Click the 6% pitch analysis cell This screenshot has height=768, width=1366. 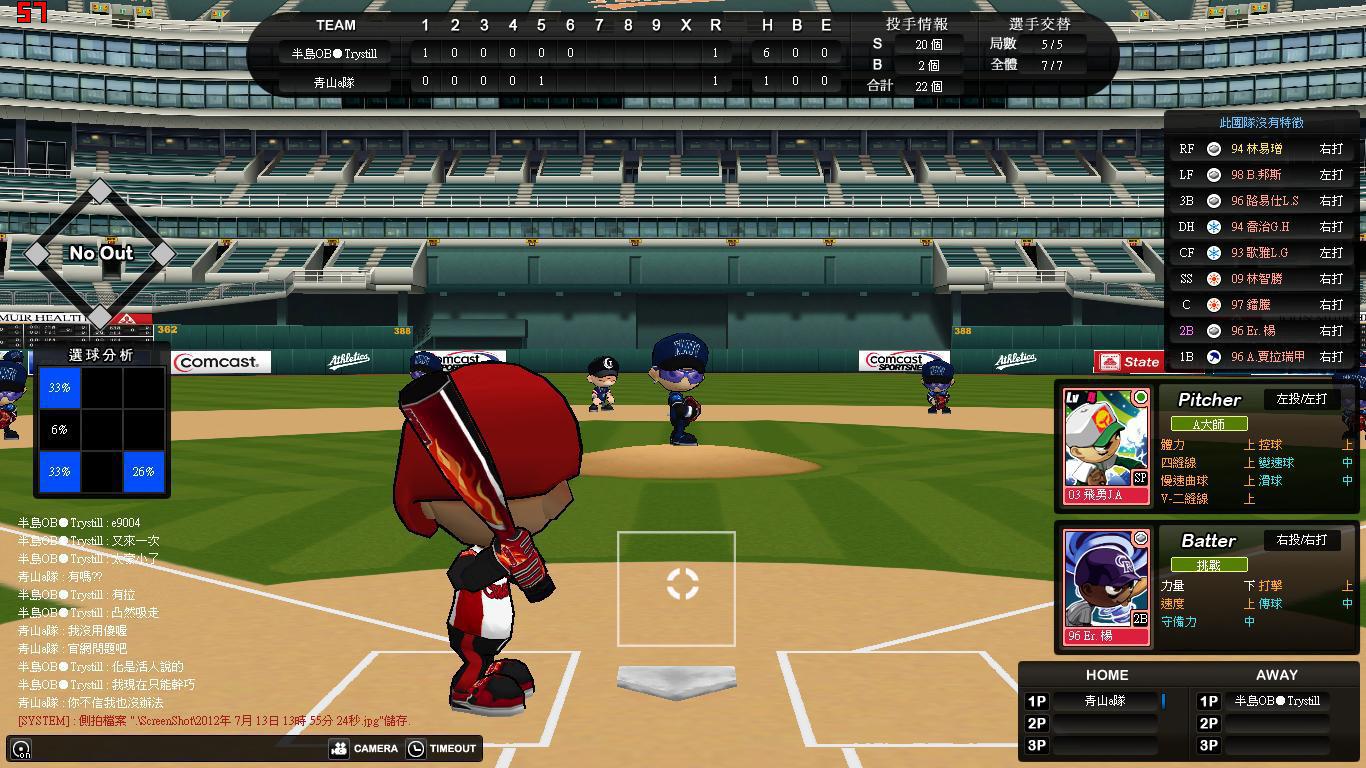tap(60, 429)
